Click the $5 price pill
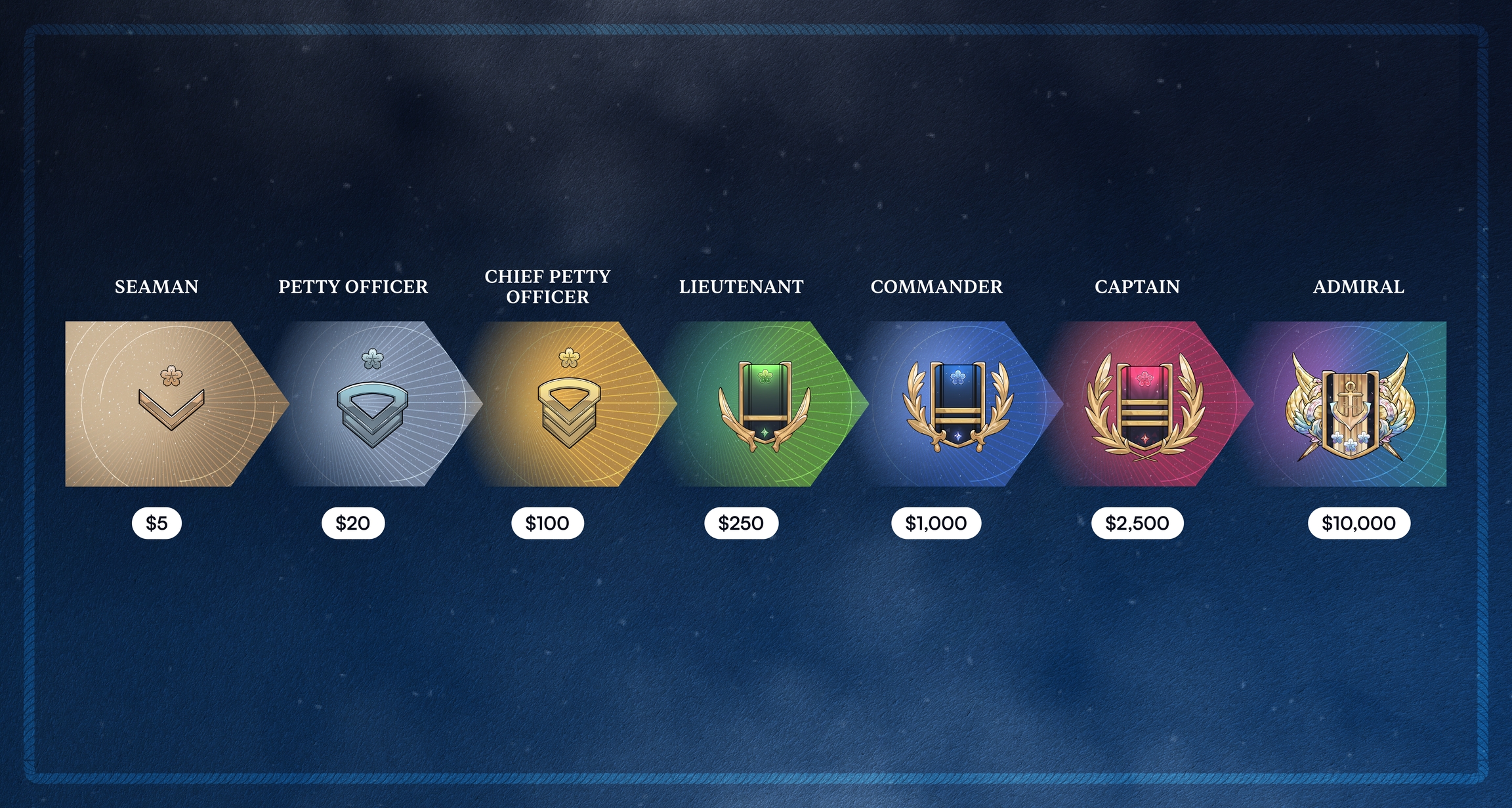 pos(157,523)
